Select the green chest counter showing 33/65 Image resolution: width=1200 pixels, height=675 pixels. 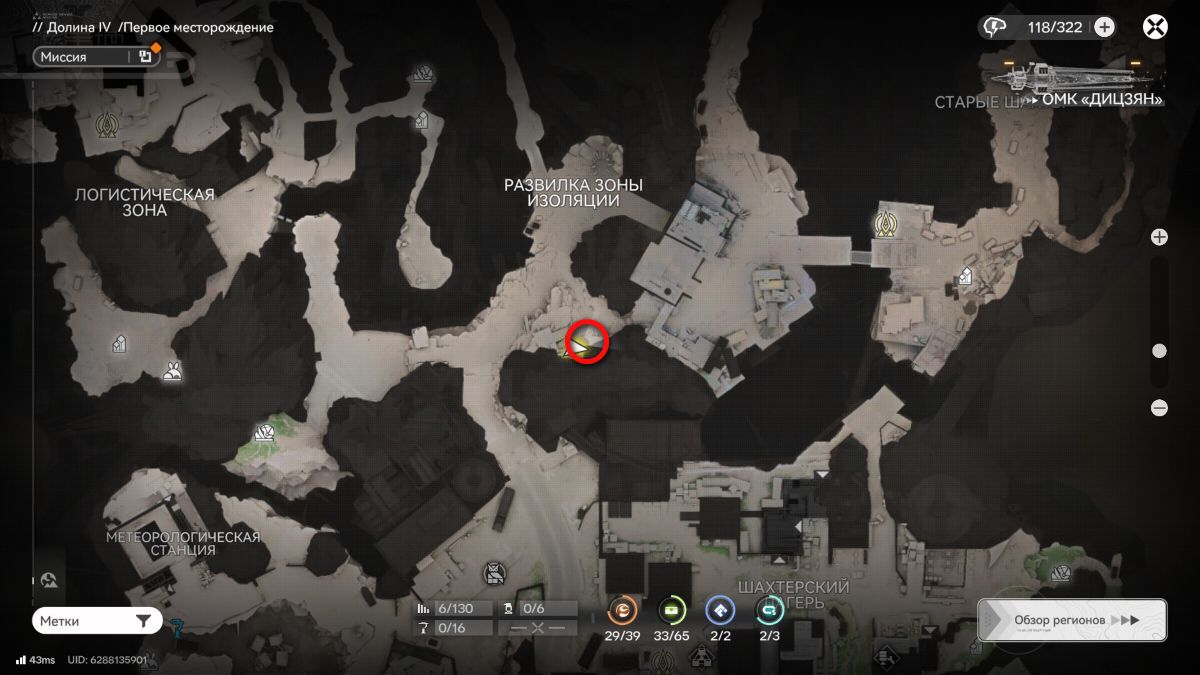pyautogui.click(x=672, y=608)
